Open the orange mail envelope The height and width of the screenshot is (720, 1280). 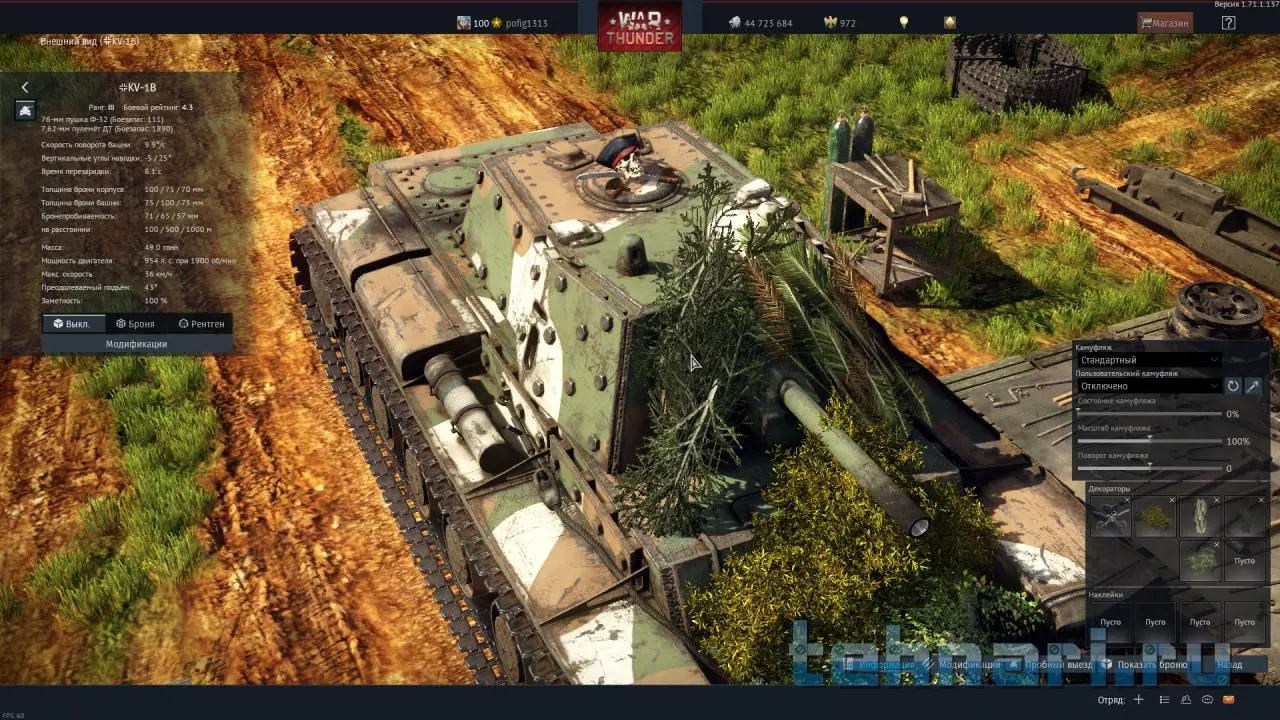click(x=1229, y=700)
